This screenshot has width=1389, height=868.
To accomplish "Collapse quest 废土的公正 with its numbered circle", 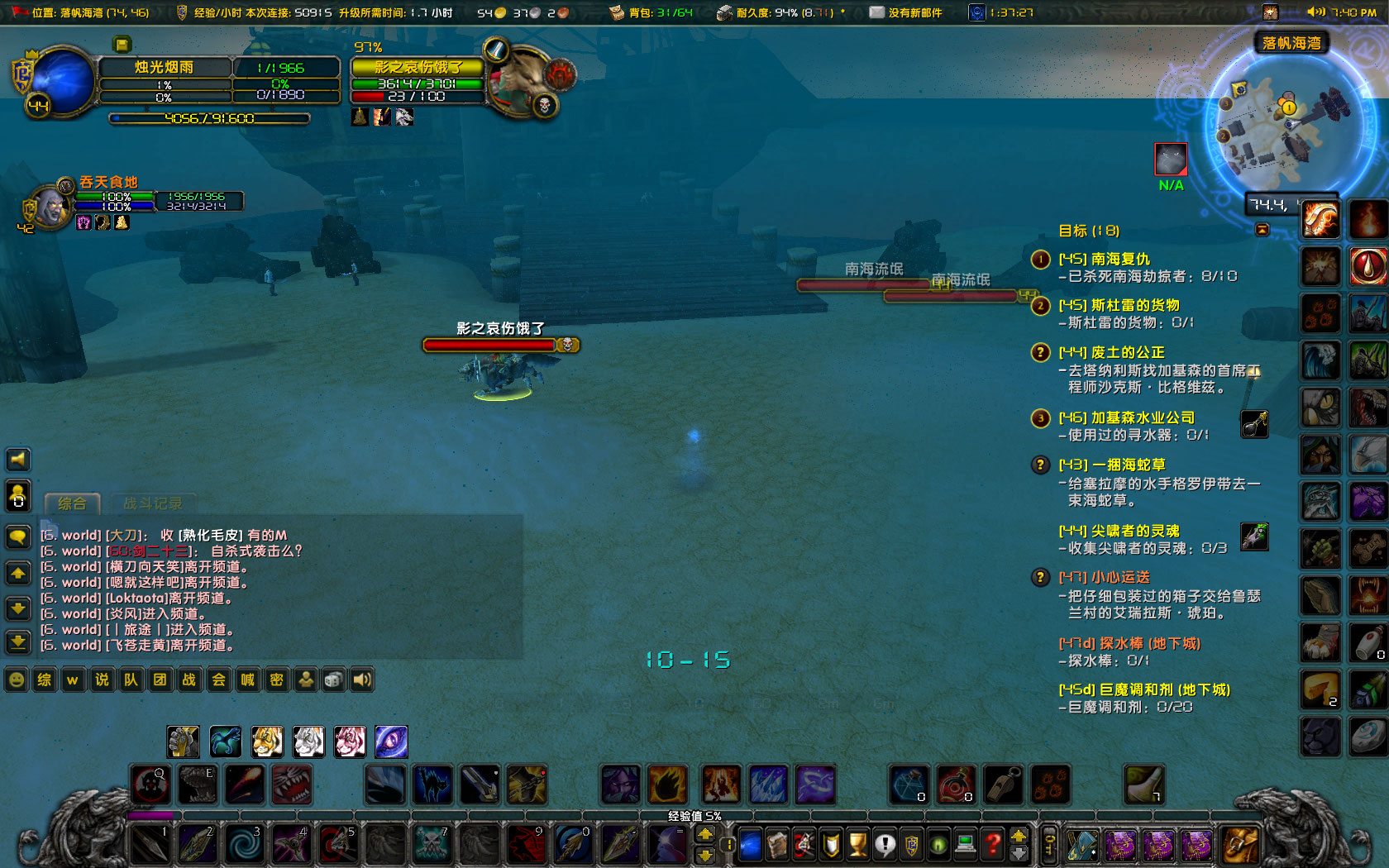I will point(1040,352).
